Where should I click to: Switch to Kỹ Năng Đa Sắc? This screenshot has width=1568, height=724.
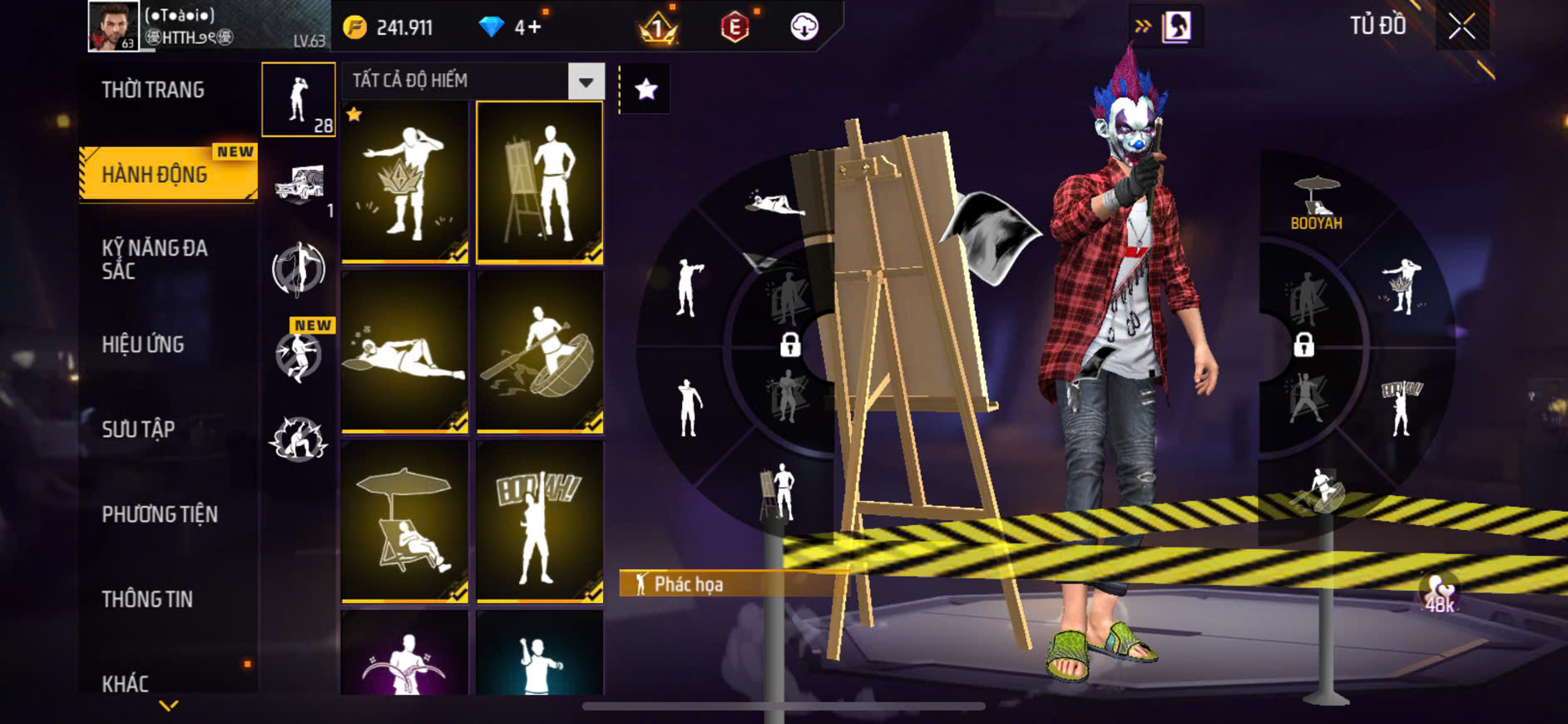pos(155,259)
